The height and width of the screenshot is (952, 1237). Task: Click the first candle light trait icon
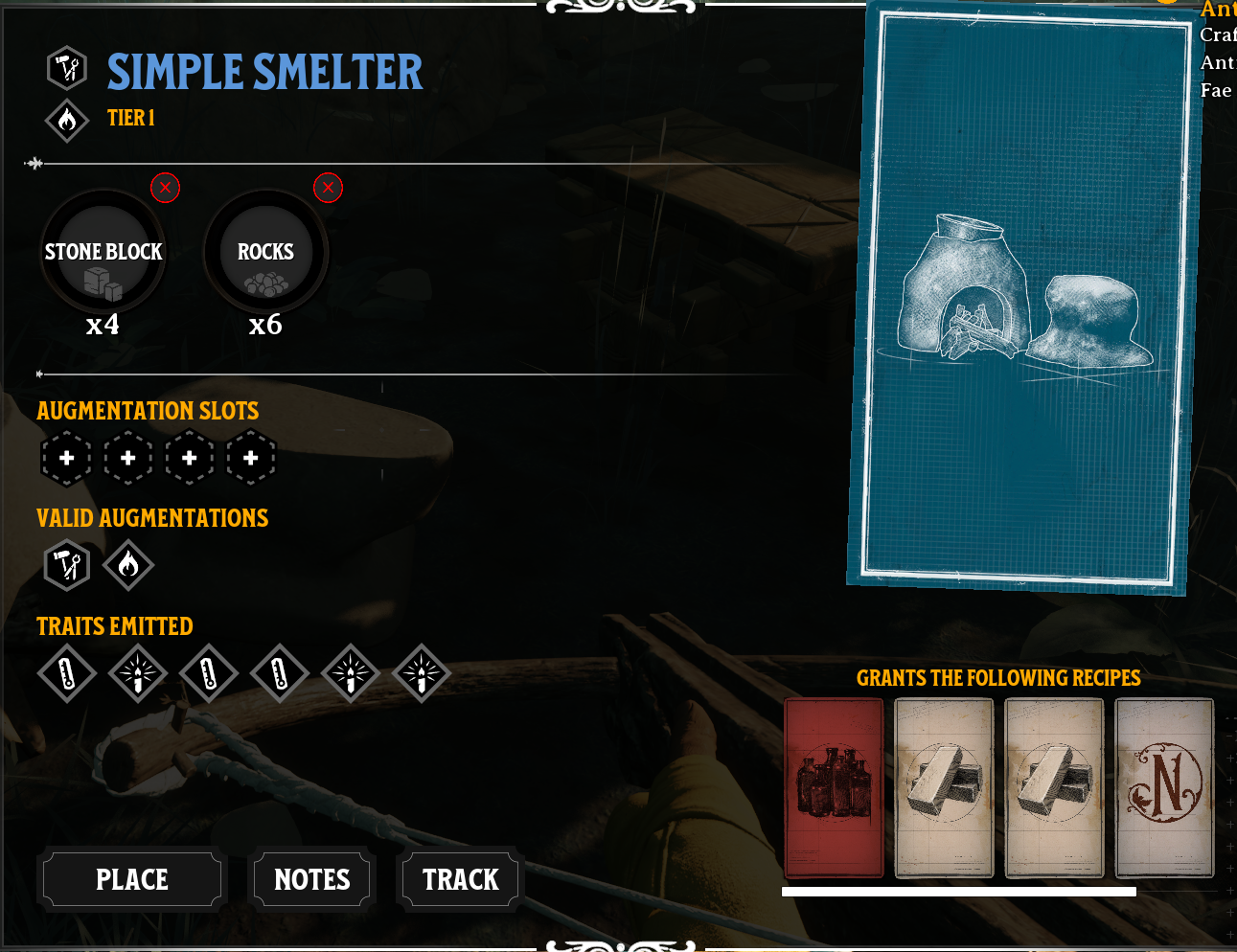(137, 673)
